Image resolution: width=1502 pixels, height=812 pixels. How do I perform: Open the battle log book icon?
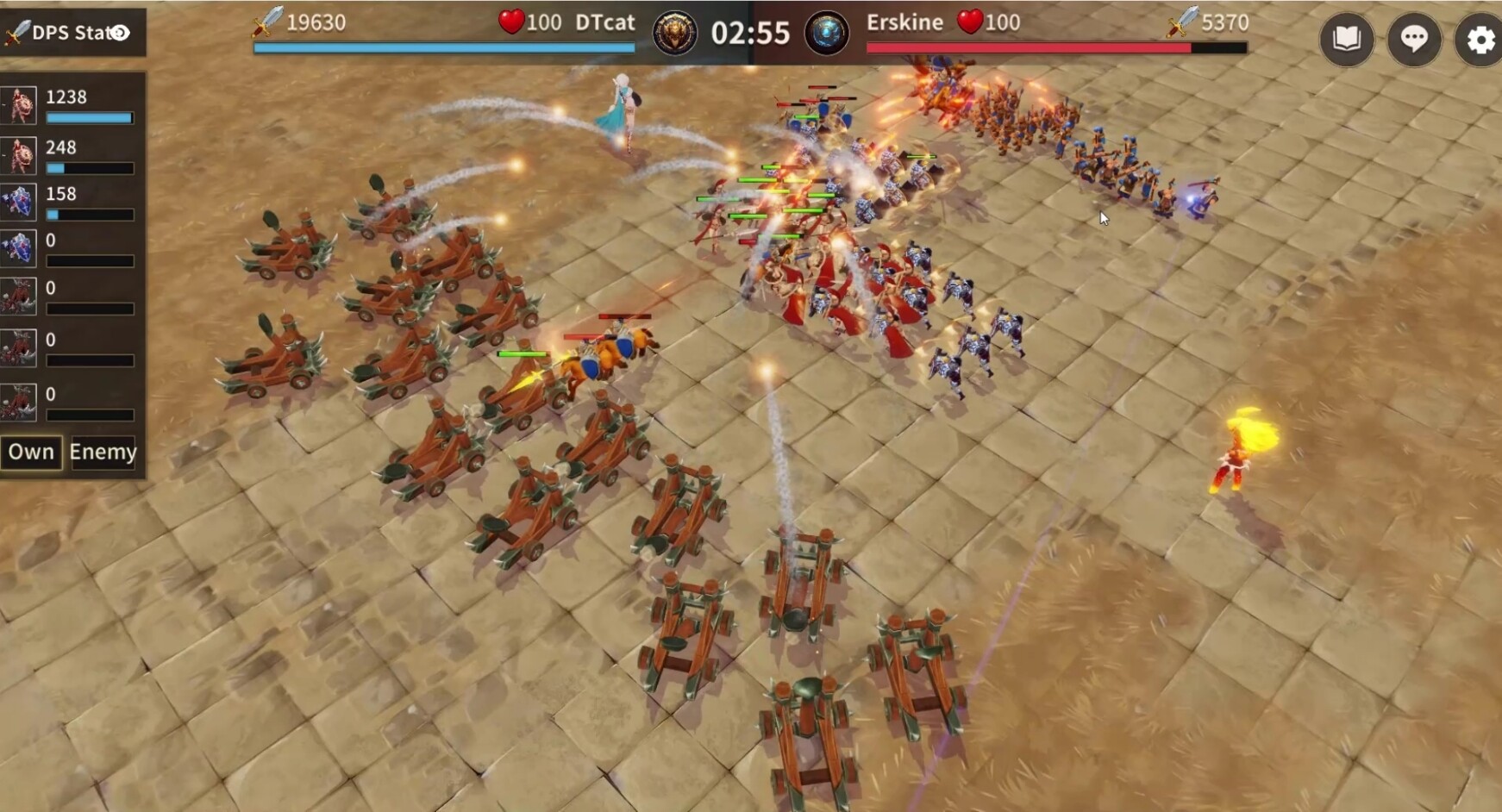pos(1349,38)
